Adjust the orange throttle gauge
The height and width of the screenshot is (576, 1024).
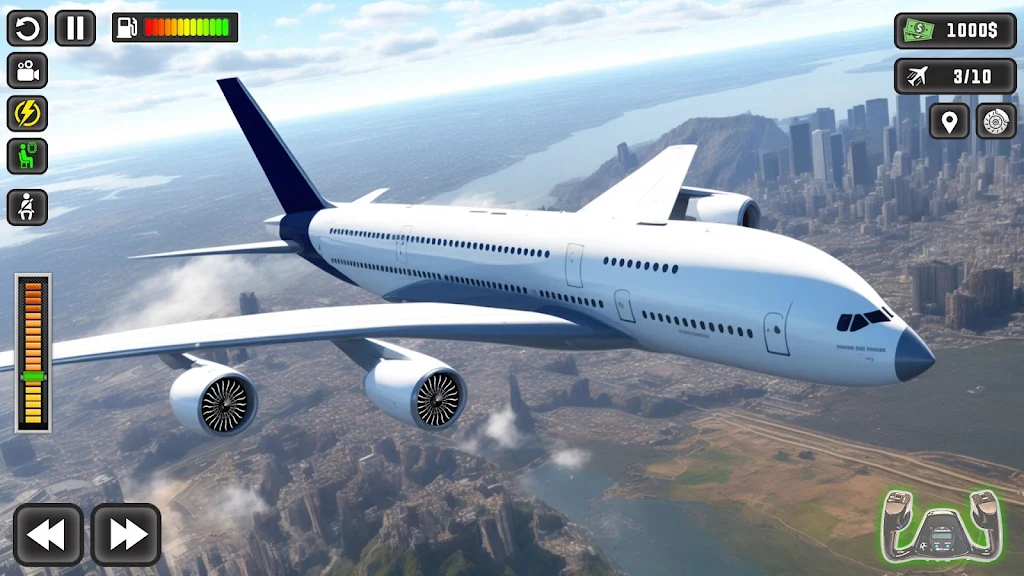pyautogui.click(x=33, y=352)
